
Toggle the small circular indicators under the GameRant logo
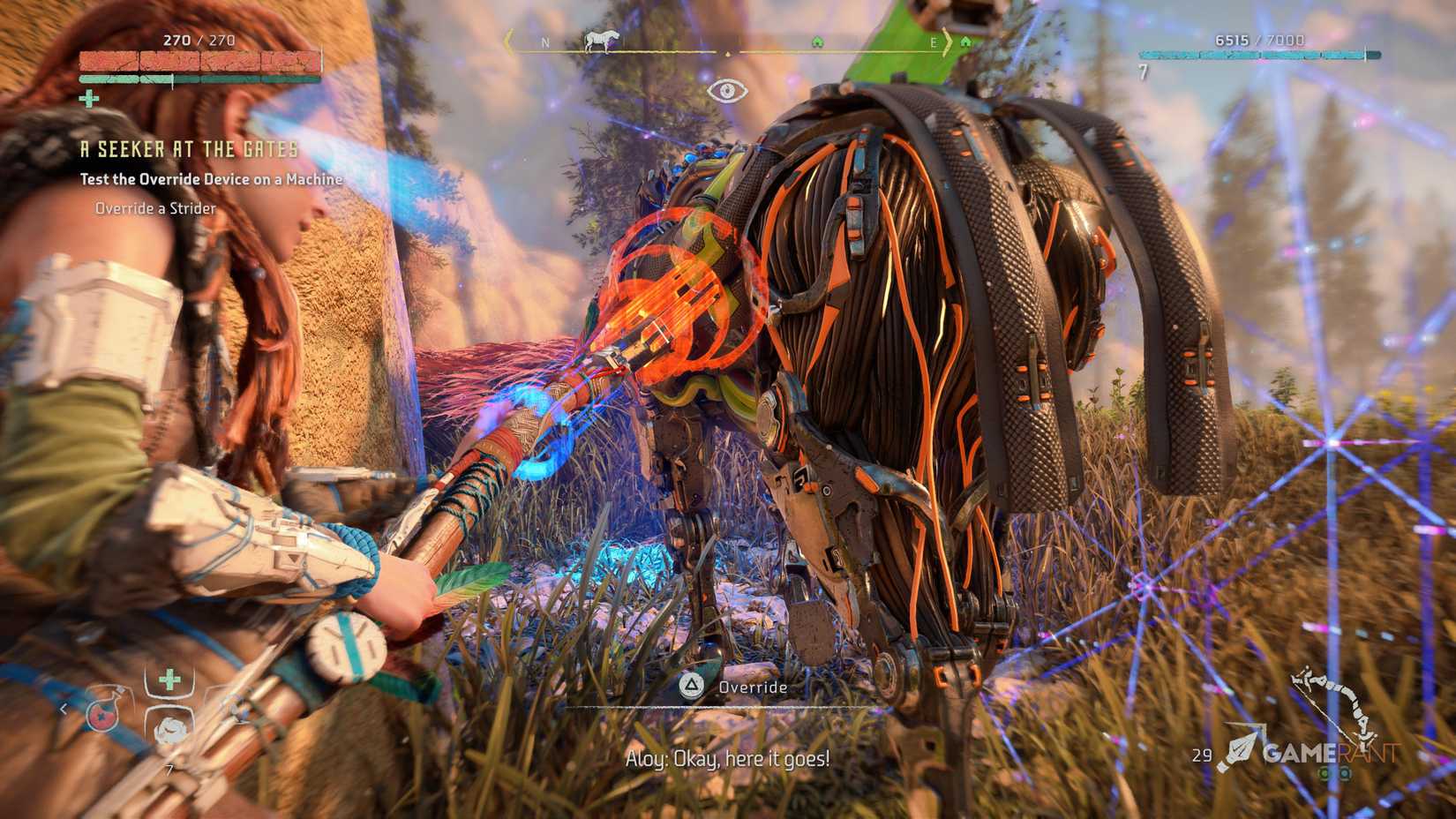click(x=1332, y=774)
